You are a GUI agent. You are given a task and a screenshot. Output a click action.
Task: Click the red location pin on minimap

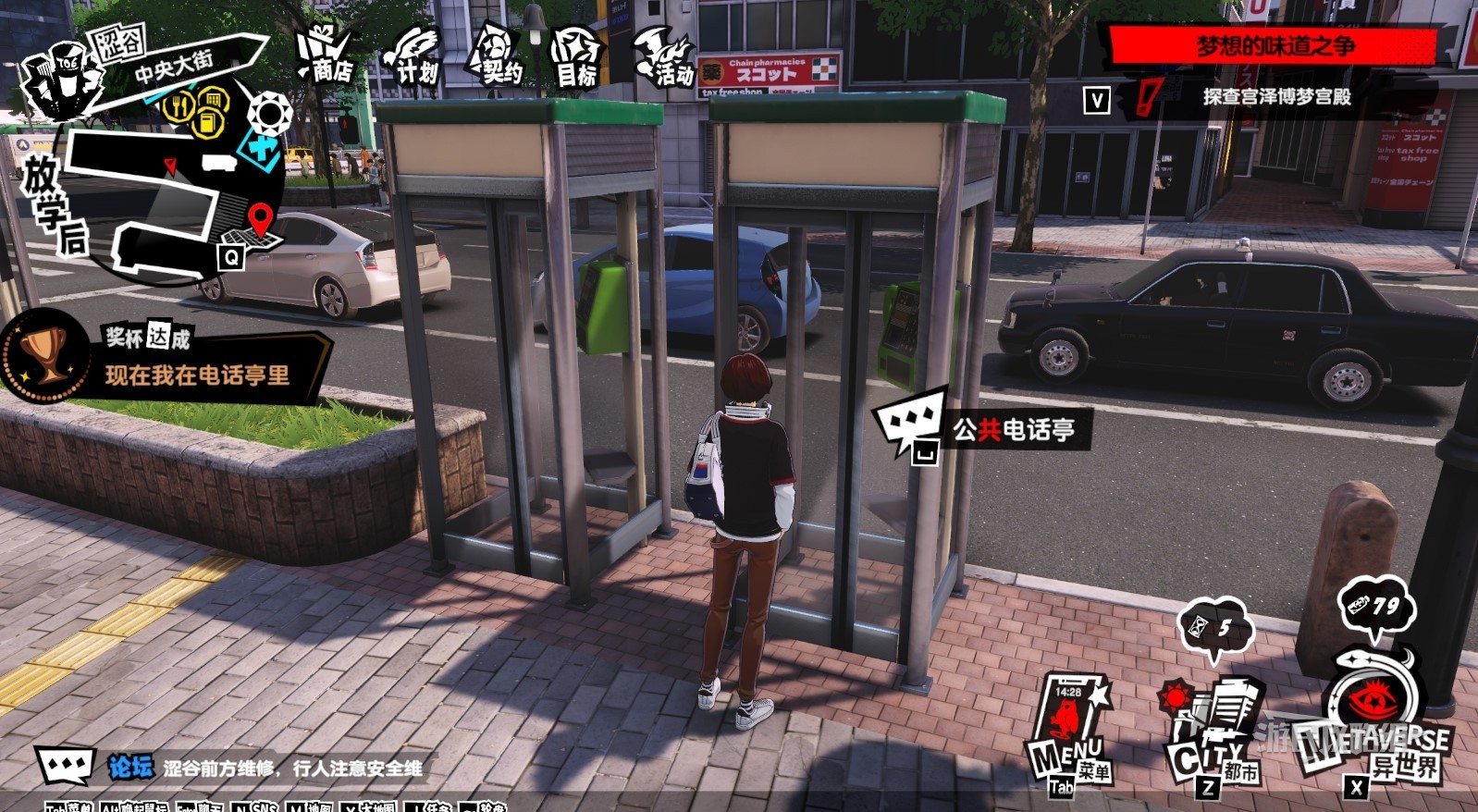[261, 218]
